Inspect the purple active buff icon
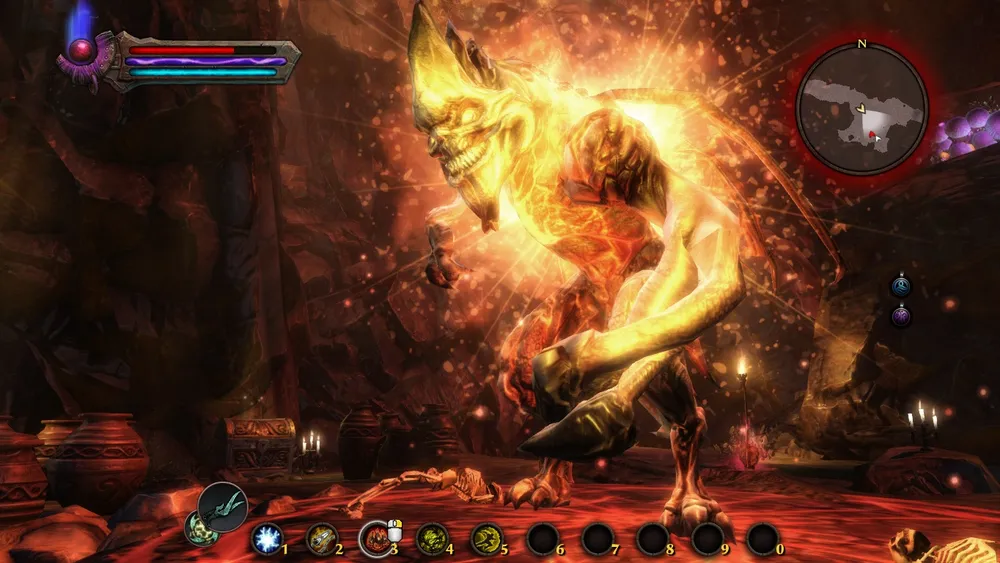This screenshot has width=1000, height=563. pyautogui.click(x=902, y=316)
